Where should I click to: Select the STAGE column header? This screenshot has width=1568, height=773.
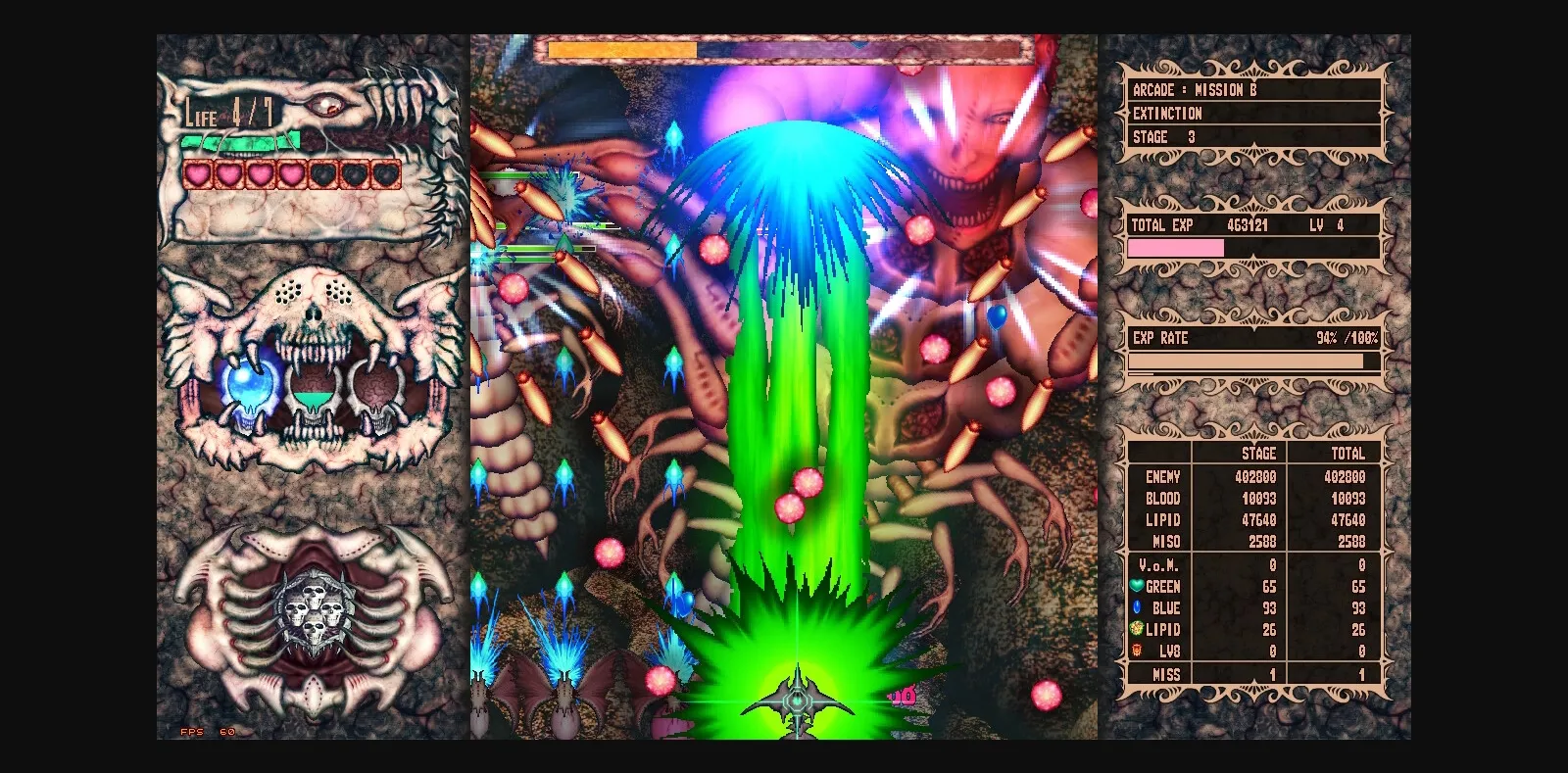pos(1258,454)
